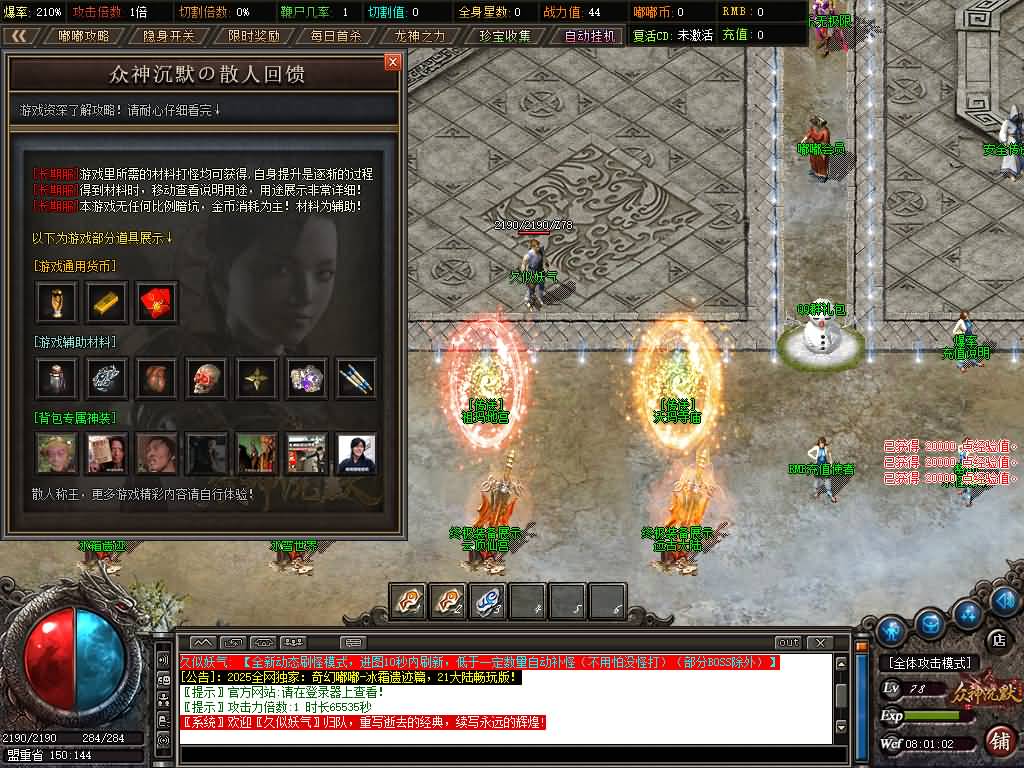The width and height of the screenshot is (1024, 768).
Task: Select the gold bar currency item
Action: 106,301
